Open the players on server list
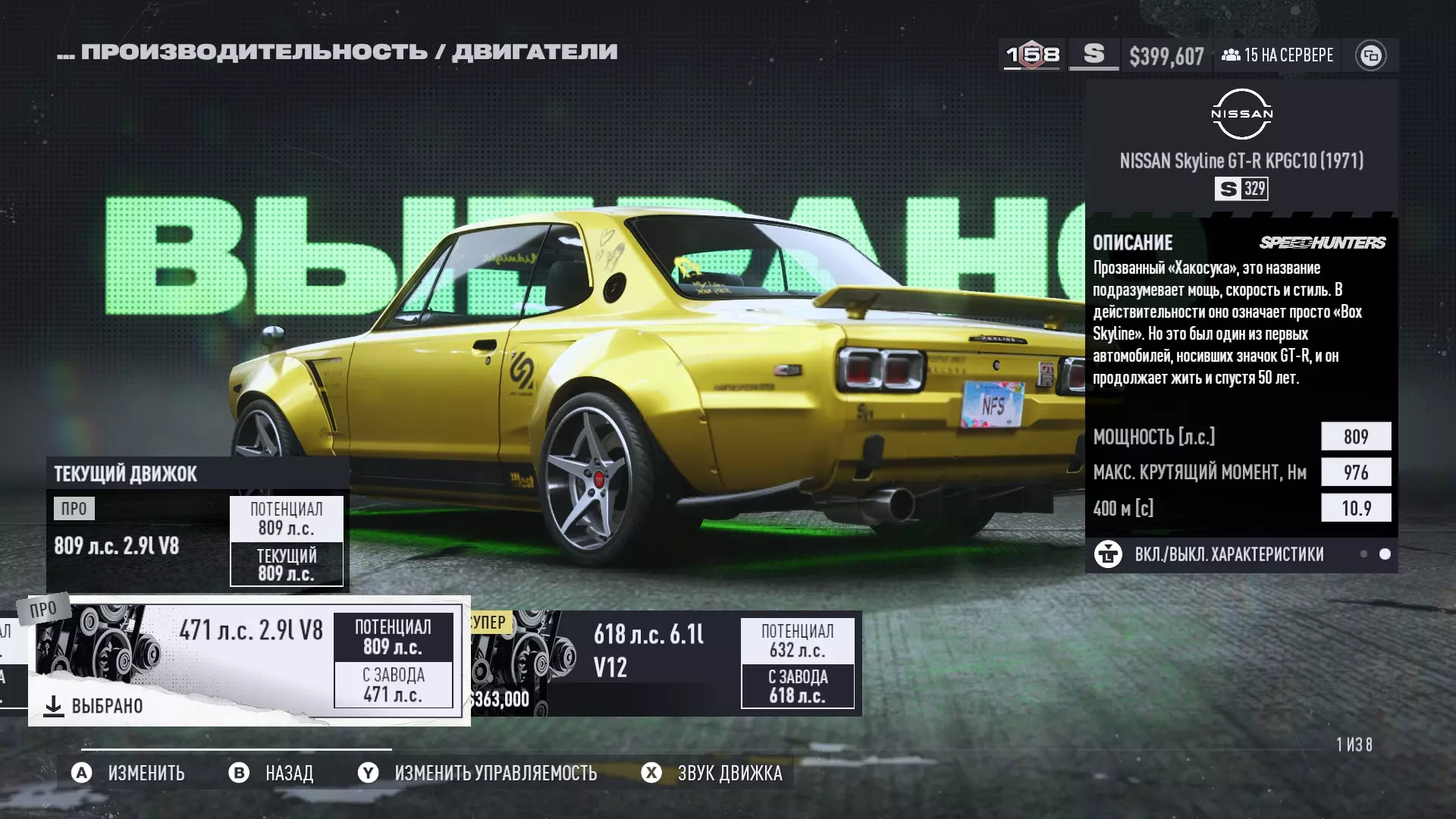This screenshot has width=1456, height=819. [x=1278, y=55]
